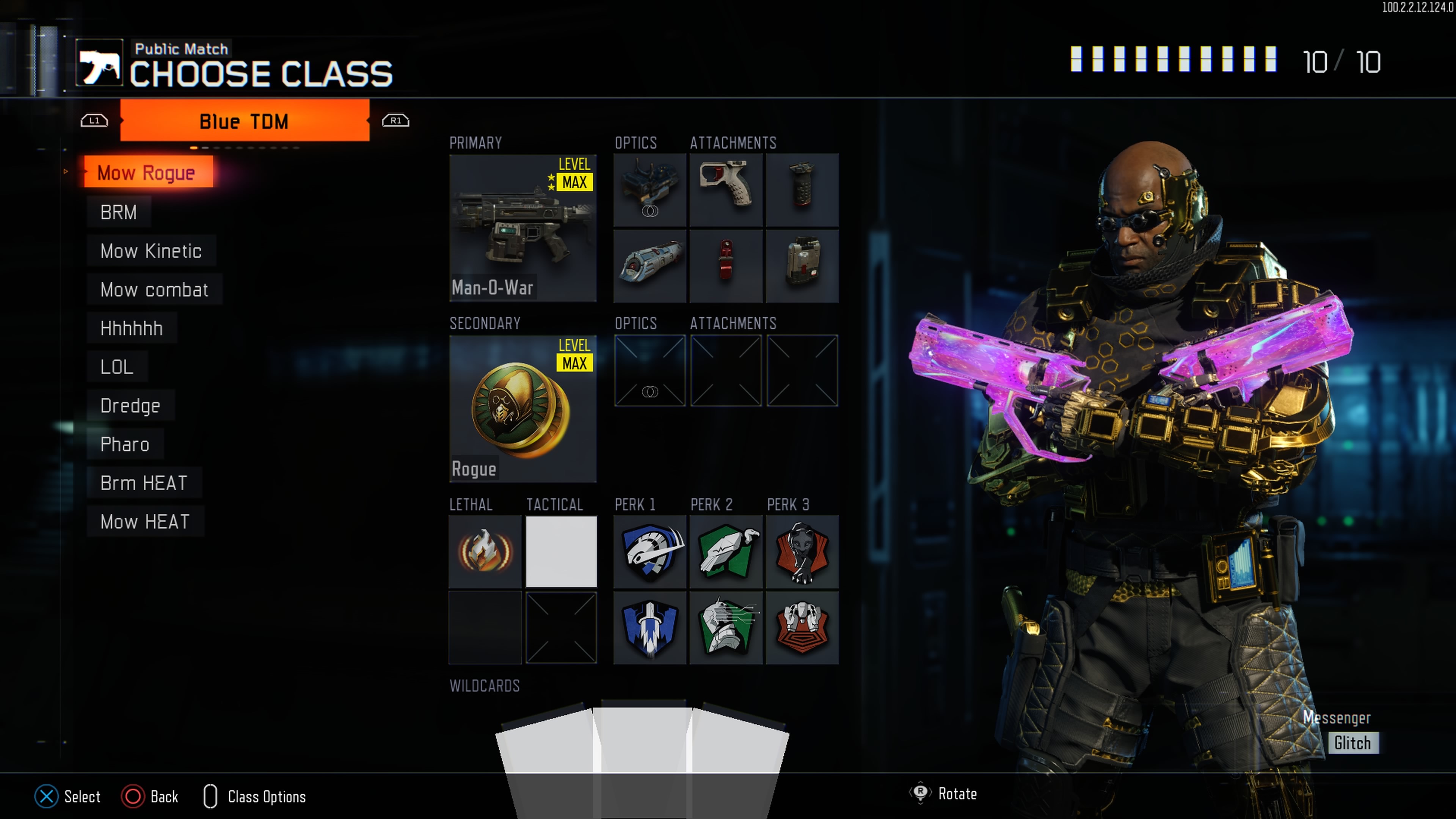
Task: Switch to the Blue TDM class set tab
Action: click(x=244, y=121)
